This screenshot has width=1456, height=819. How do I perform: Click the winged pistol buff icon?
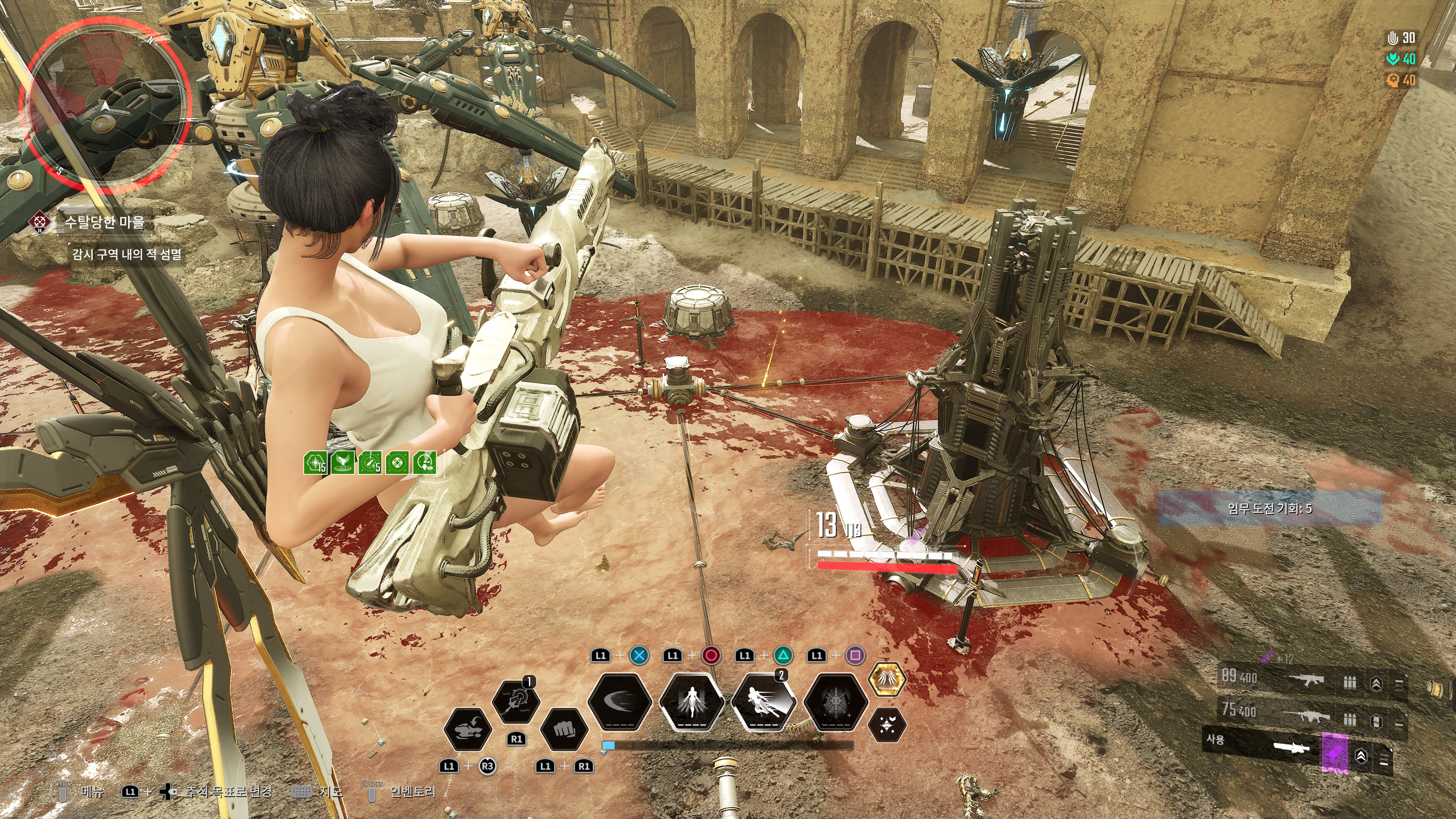click(x=342, y=463)
